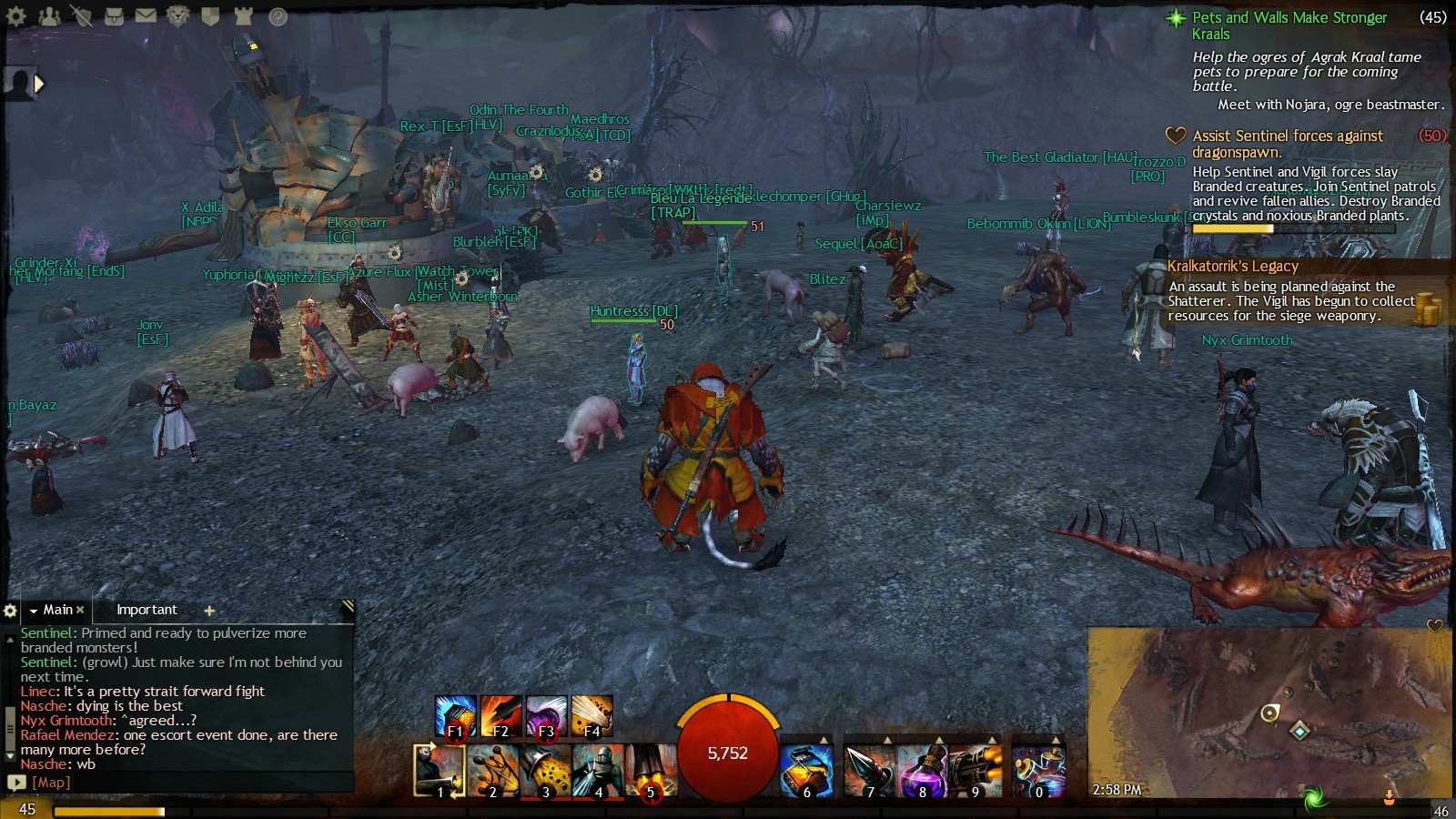Add a new chat tab with plus
Screen dimensions: 1456x819
[x=209, y=611]
